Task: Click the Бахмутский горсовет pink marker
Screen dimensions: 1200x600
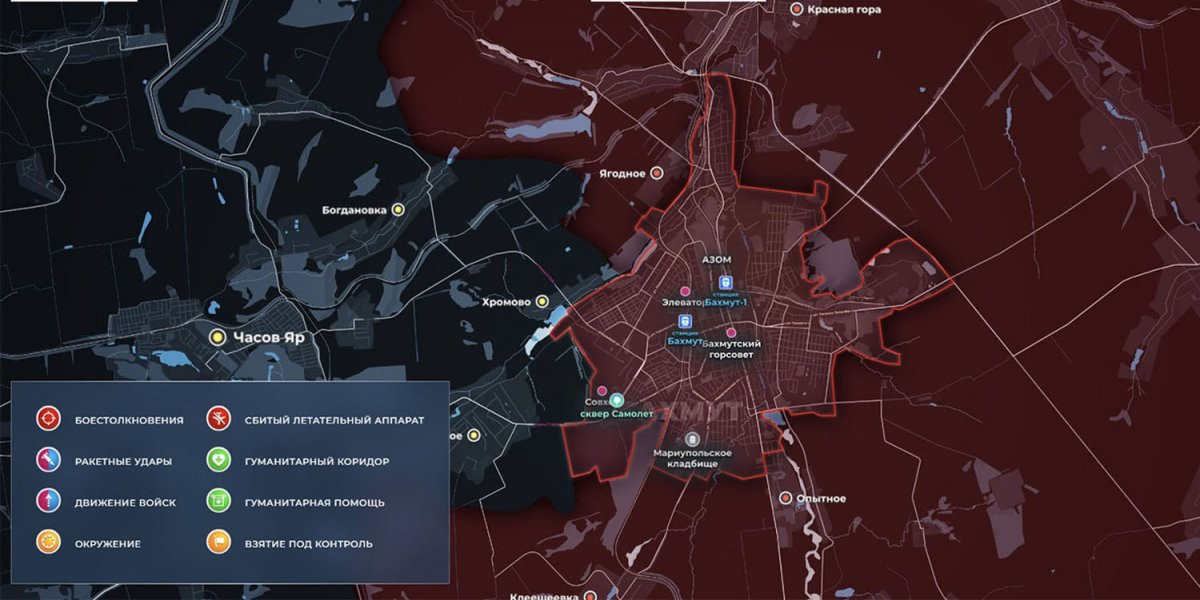Action: click(731, 332)
